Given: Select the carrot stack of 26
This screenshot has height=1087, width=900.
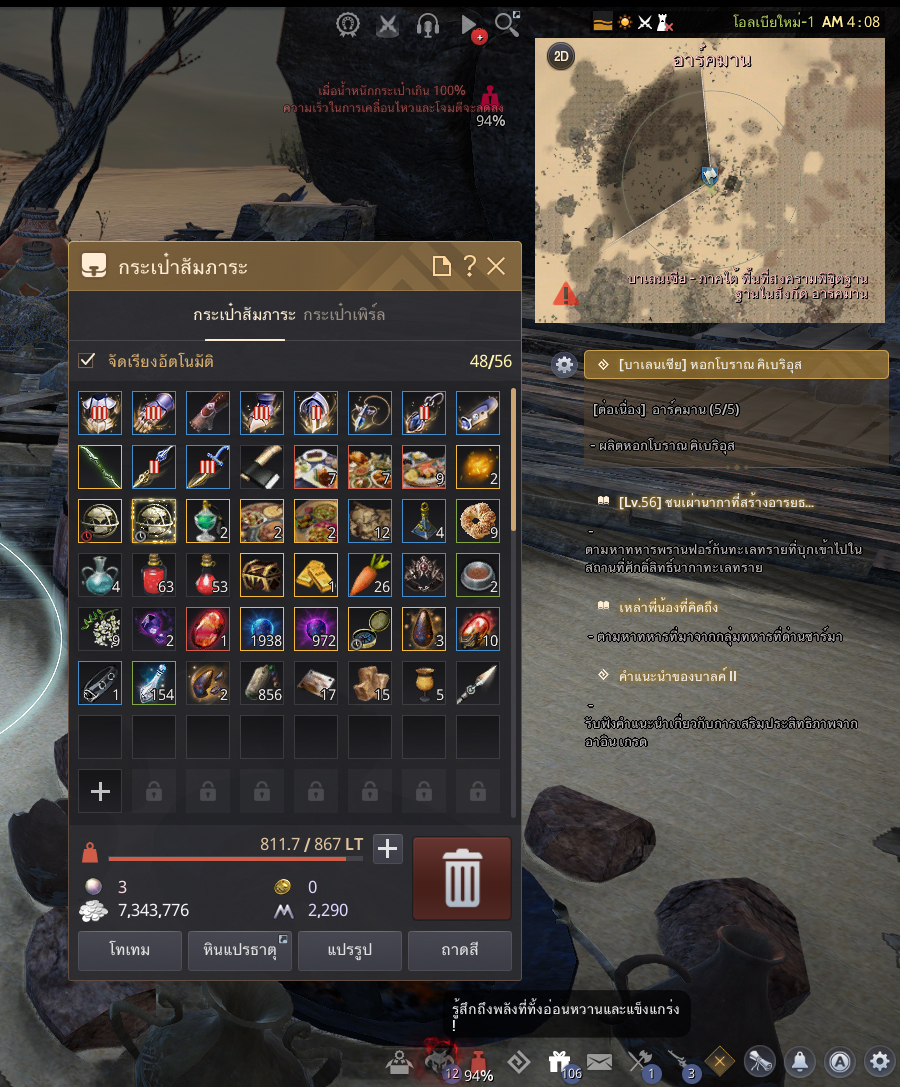Looking at the screenshot, I should pos(370,575).
